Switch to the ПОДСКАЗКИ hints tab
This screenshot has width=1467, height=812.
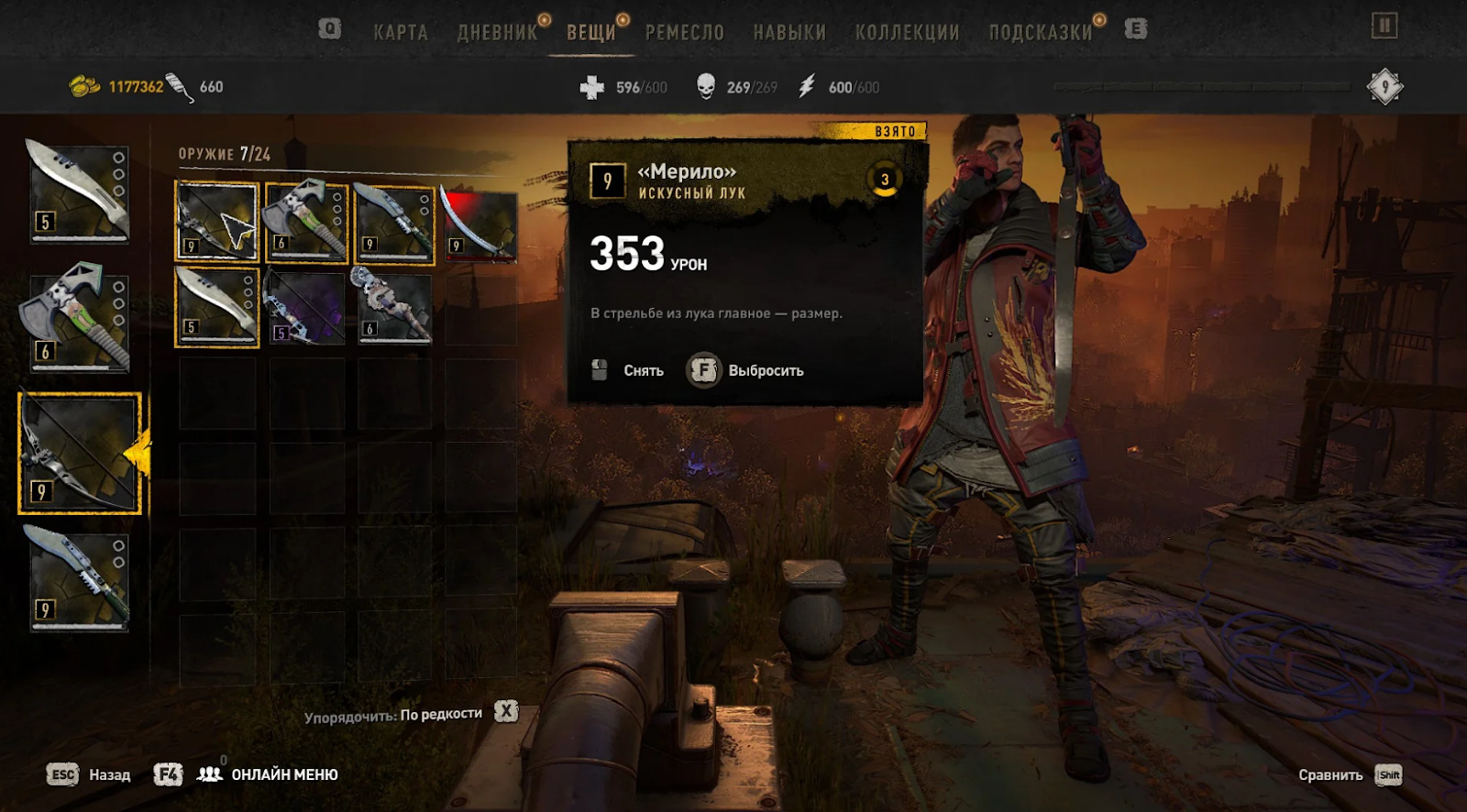(1040, 33)
